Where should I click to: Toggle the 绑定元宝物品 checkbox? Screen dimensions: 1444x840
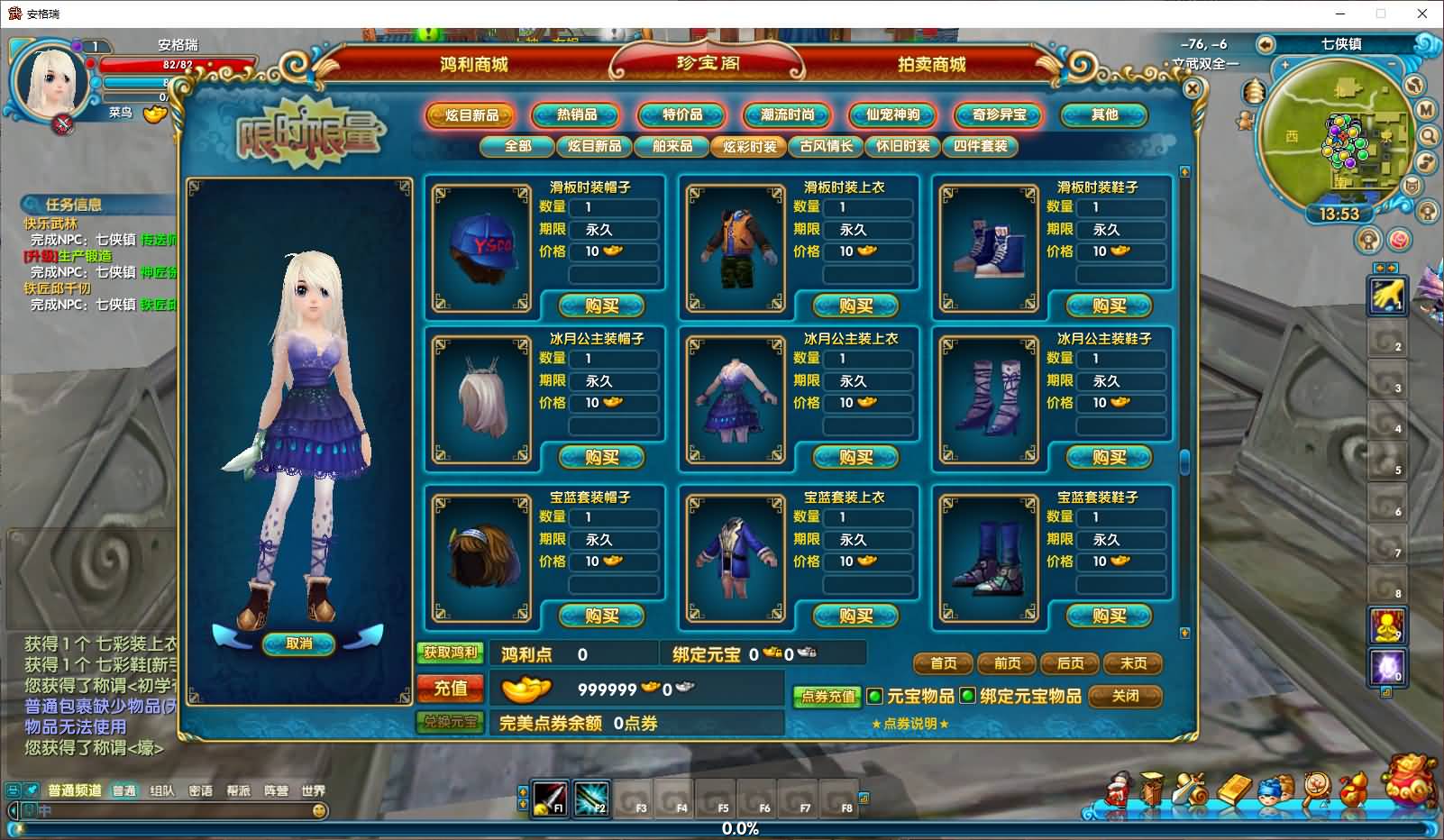click(967, 696)
